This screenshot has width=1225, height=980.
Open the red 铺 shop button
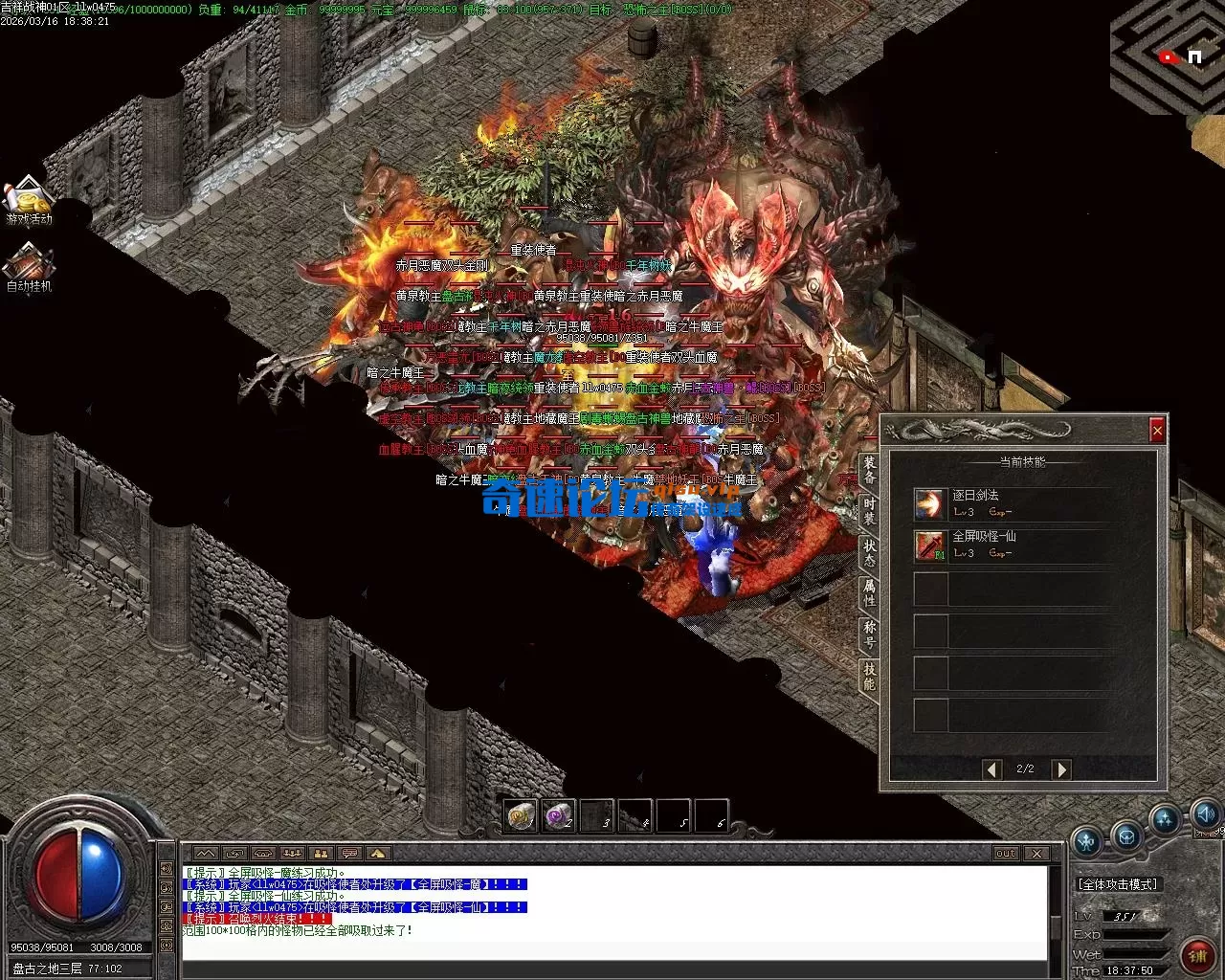click(1197, 953)
